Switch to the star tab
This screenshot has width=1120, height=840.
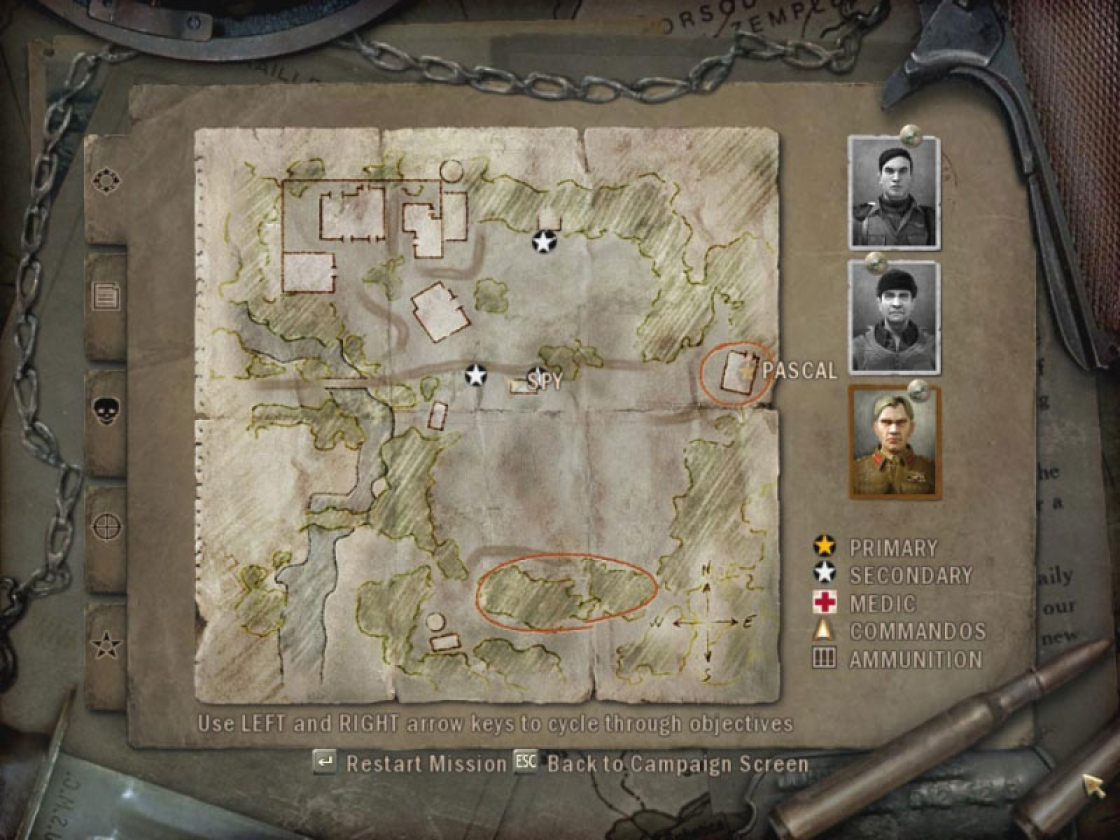click(105, 645)
